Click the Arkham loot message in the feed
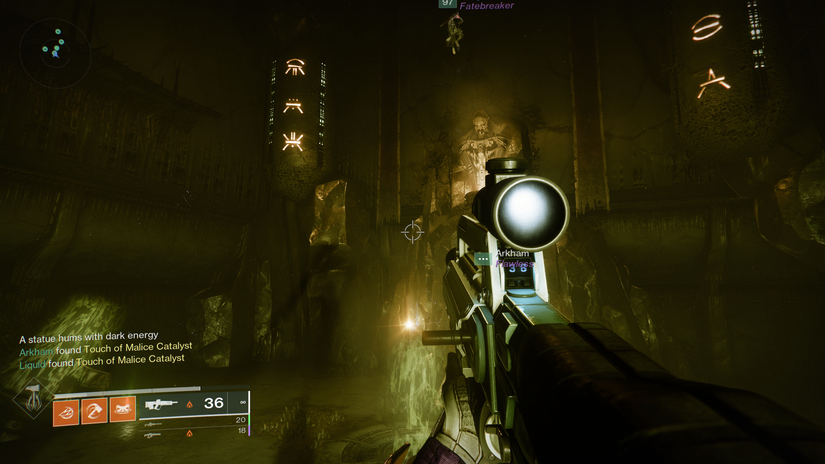The image size is (825, 464). (105, 348)
